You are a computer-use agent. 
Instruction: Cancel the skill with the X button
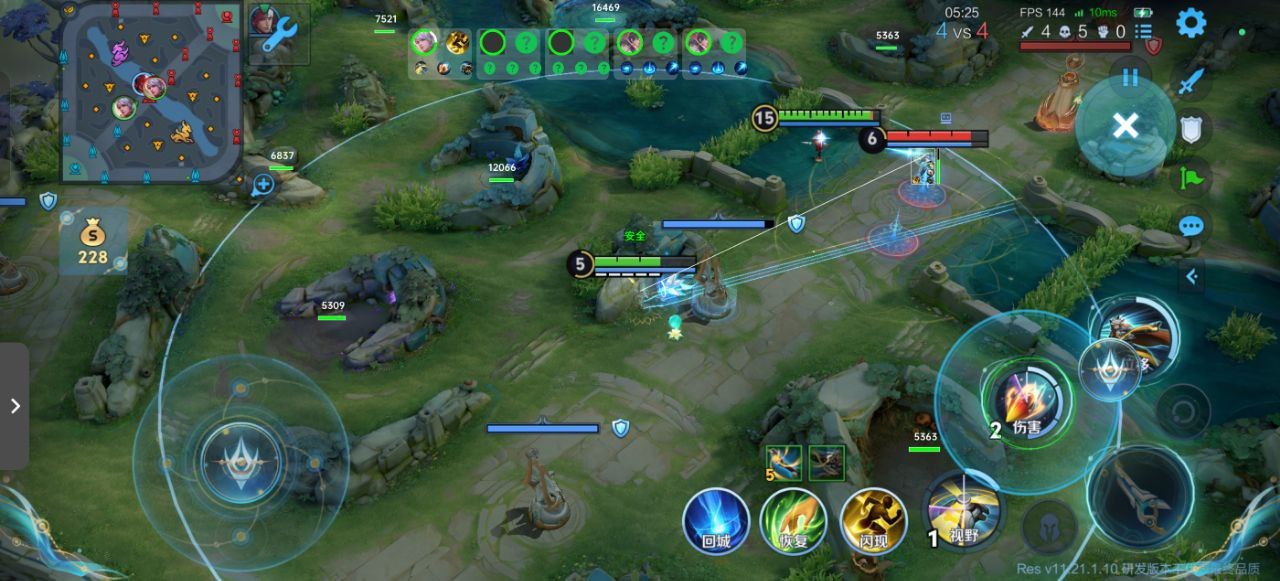tap(1125, 126)
